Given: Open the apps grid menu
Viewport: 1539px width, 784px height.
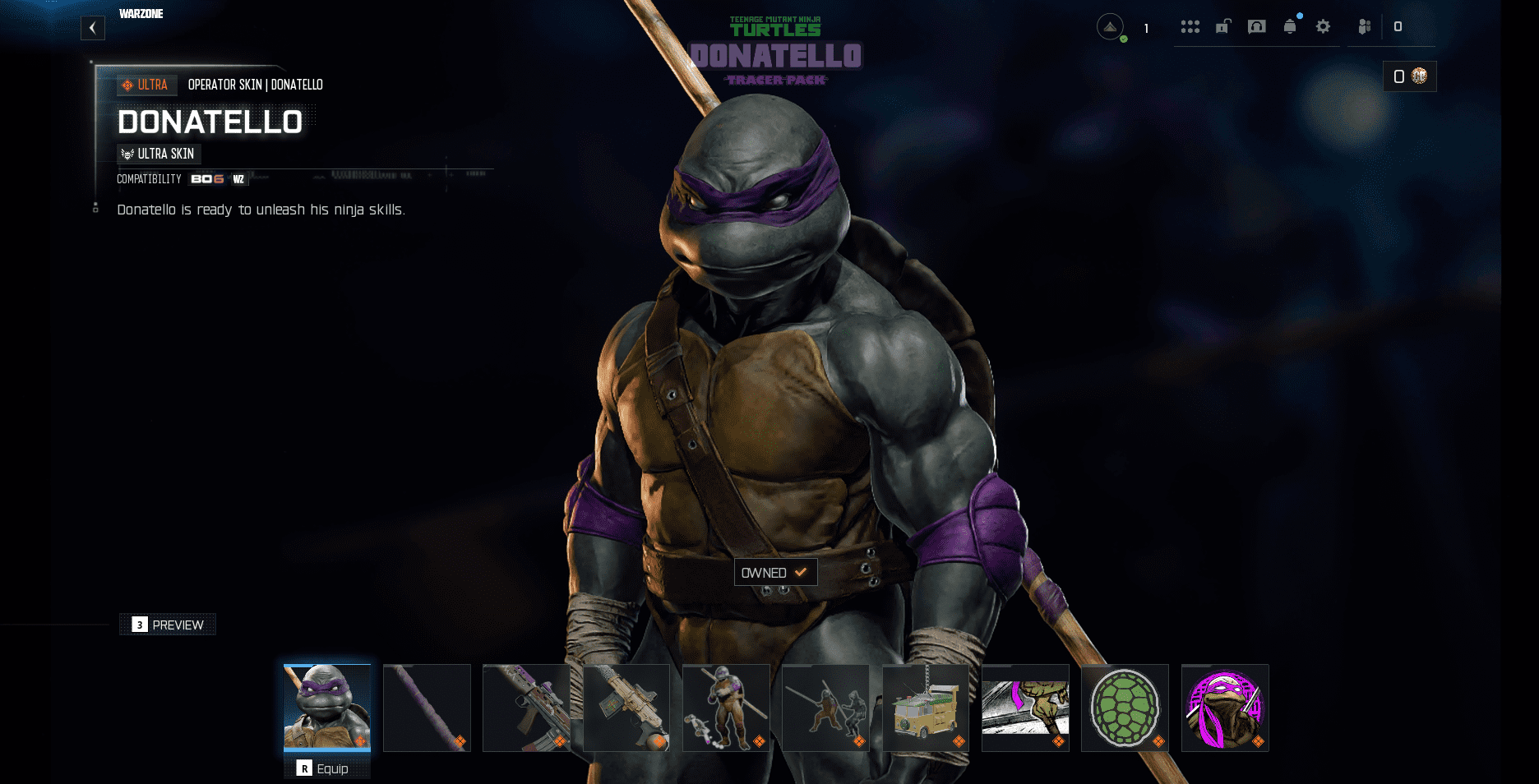Looking at the screenshot, I should point(1190,26).
